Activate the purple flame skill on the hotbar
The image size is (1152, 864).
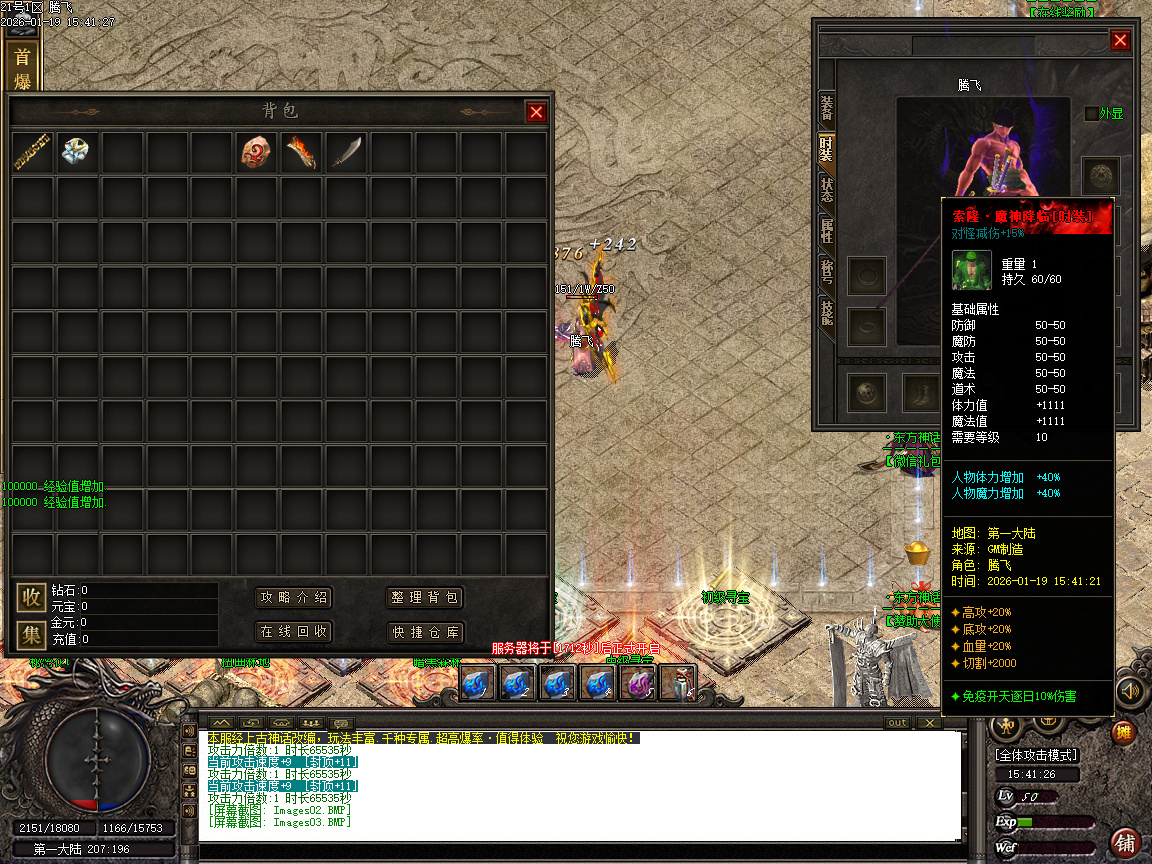(637, 684)
